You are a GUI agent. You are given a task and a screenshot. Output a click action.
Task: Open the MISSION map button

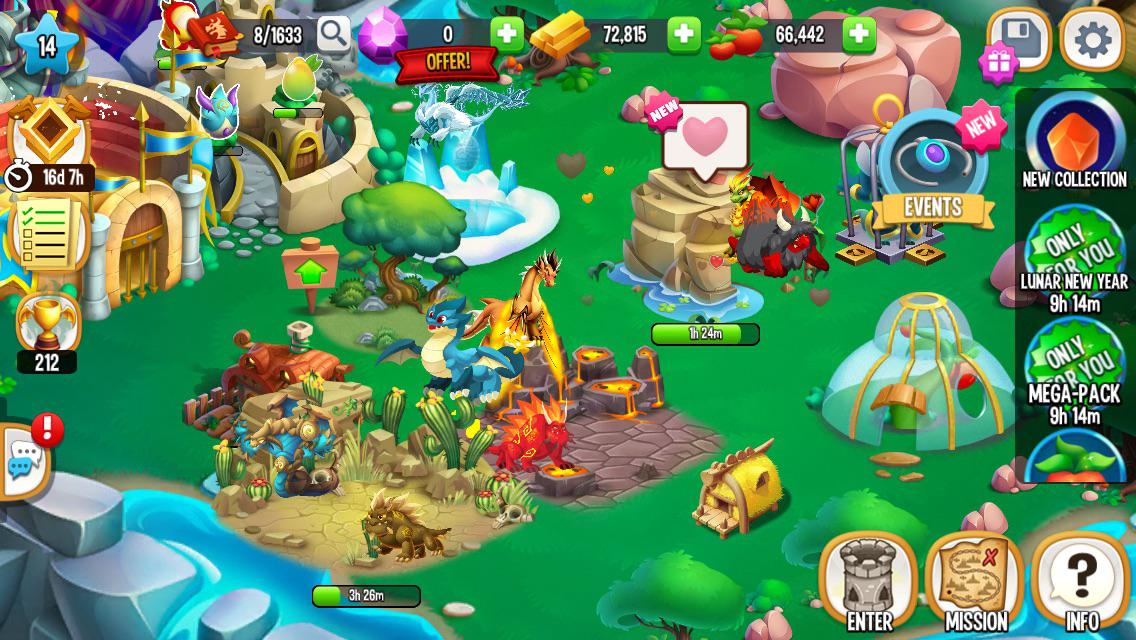click(975, 581)
